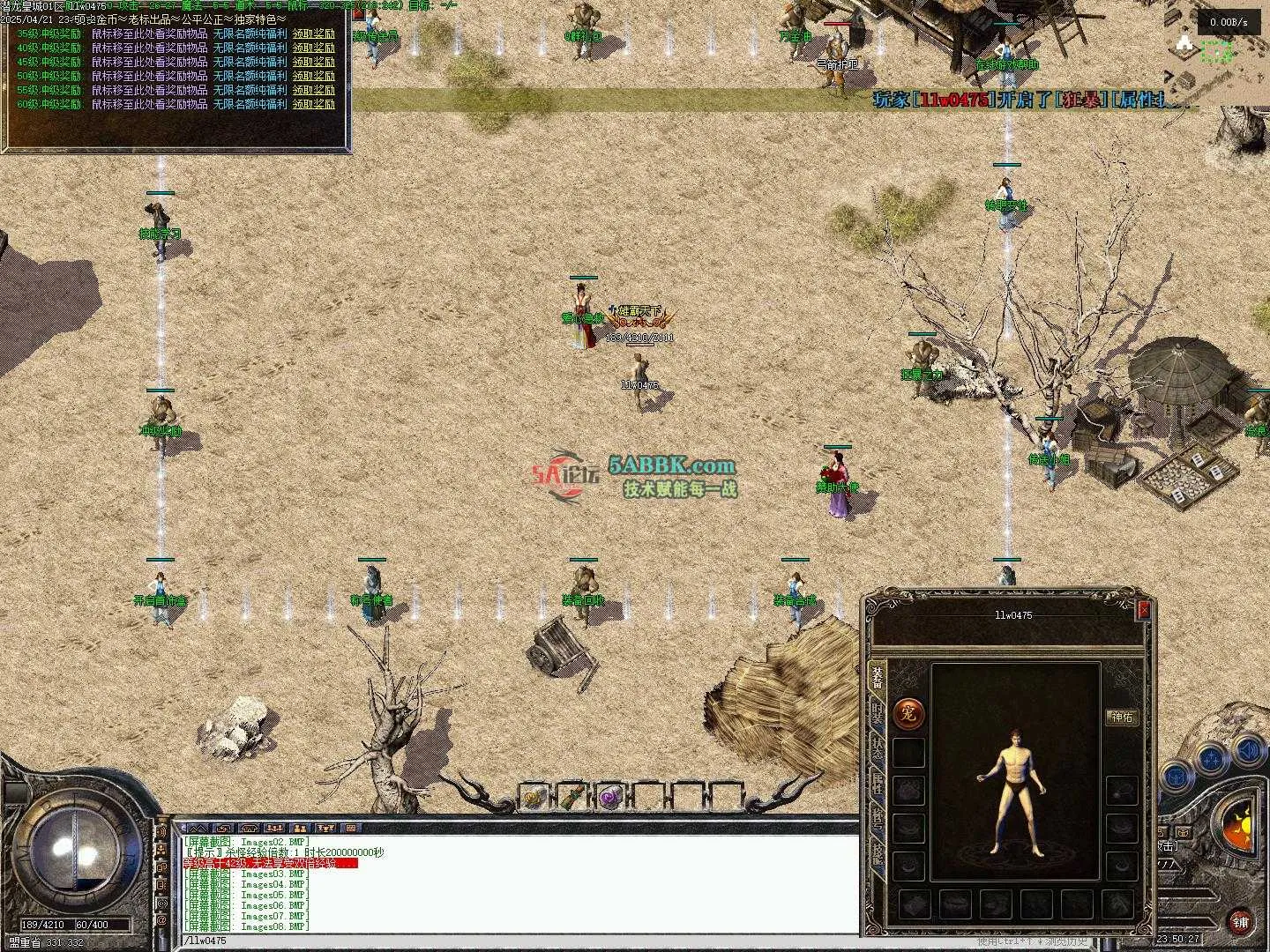Select the 属性 attributes tab
This screenshot has width=1270, height=952.
pos(878,787)
